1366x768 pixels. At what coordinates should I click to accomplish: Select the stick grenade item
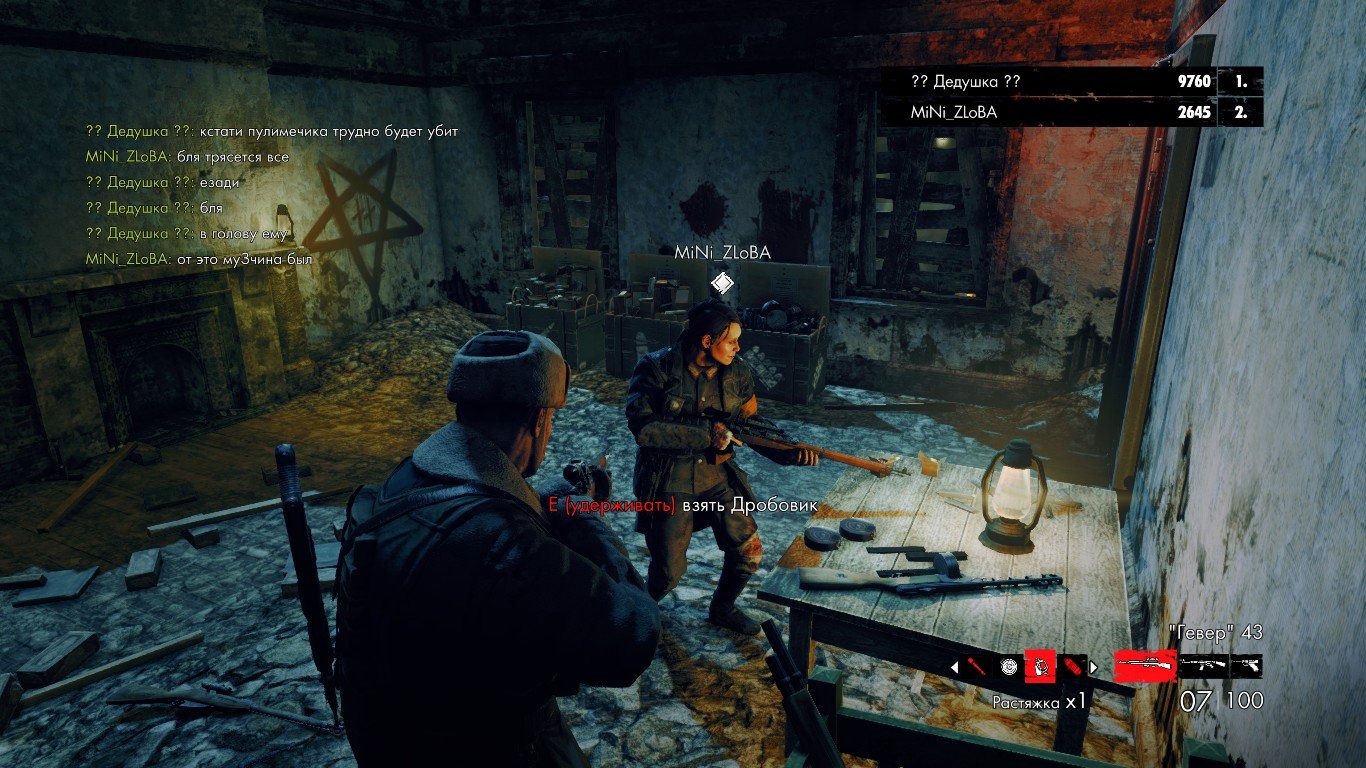point(977,666)
